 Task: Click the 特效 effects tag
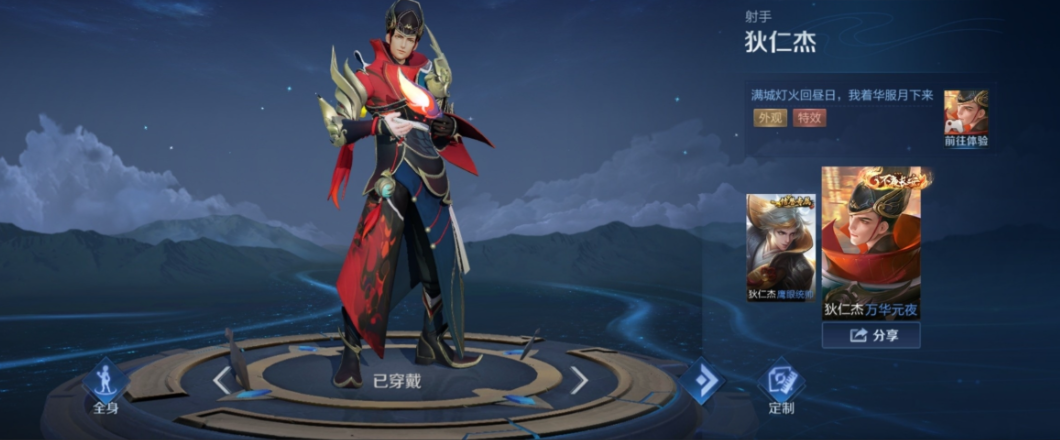point(810,118)
